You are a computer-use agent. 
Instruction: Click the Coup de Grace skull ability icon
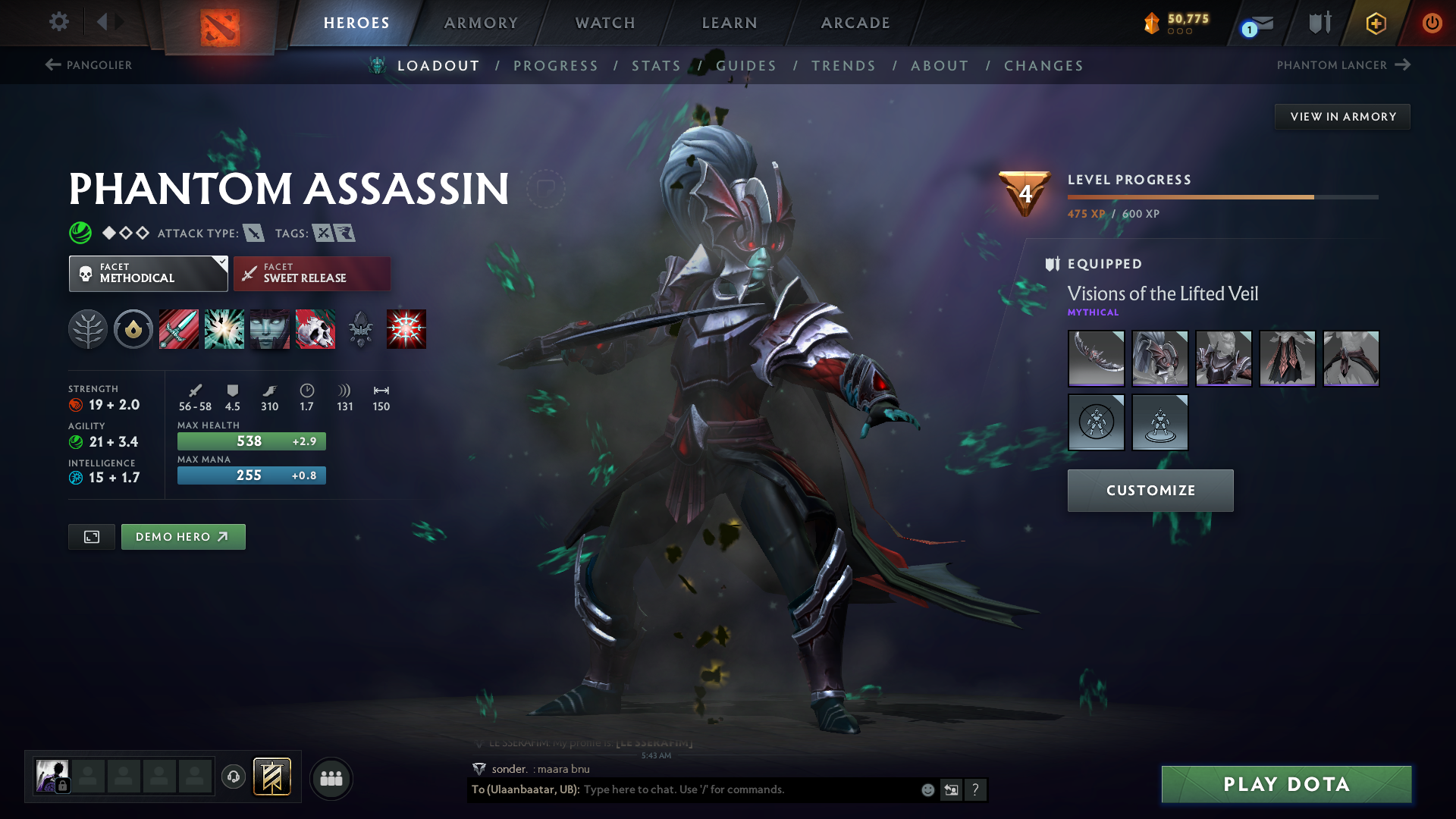tap(315, 328)
